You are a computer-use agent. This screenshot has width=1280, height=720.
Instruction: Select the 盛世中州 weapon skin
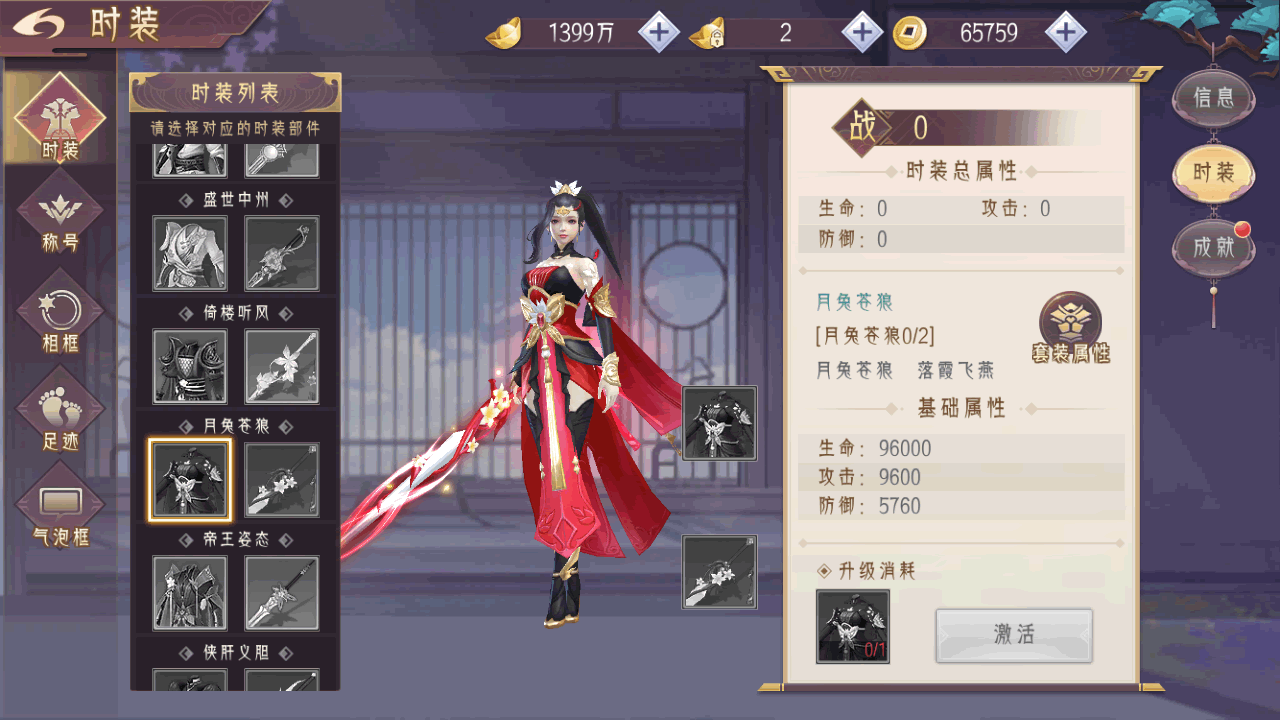point(282,254)
